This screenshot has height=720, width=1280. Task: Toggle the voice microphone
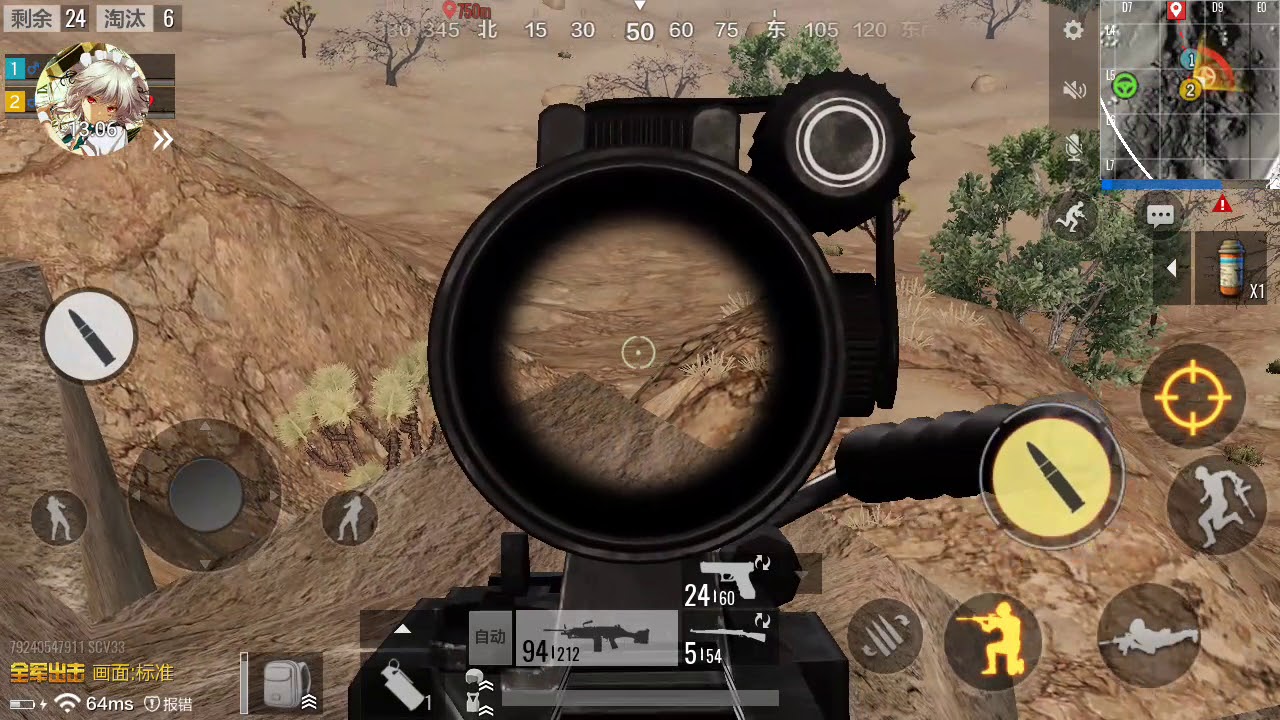pyautogui.click(x=1073, y=148)
